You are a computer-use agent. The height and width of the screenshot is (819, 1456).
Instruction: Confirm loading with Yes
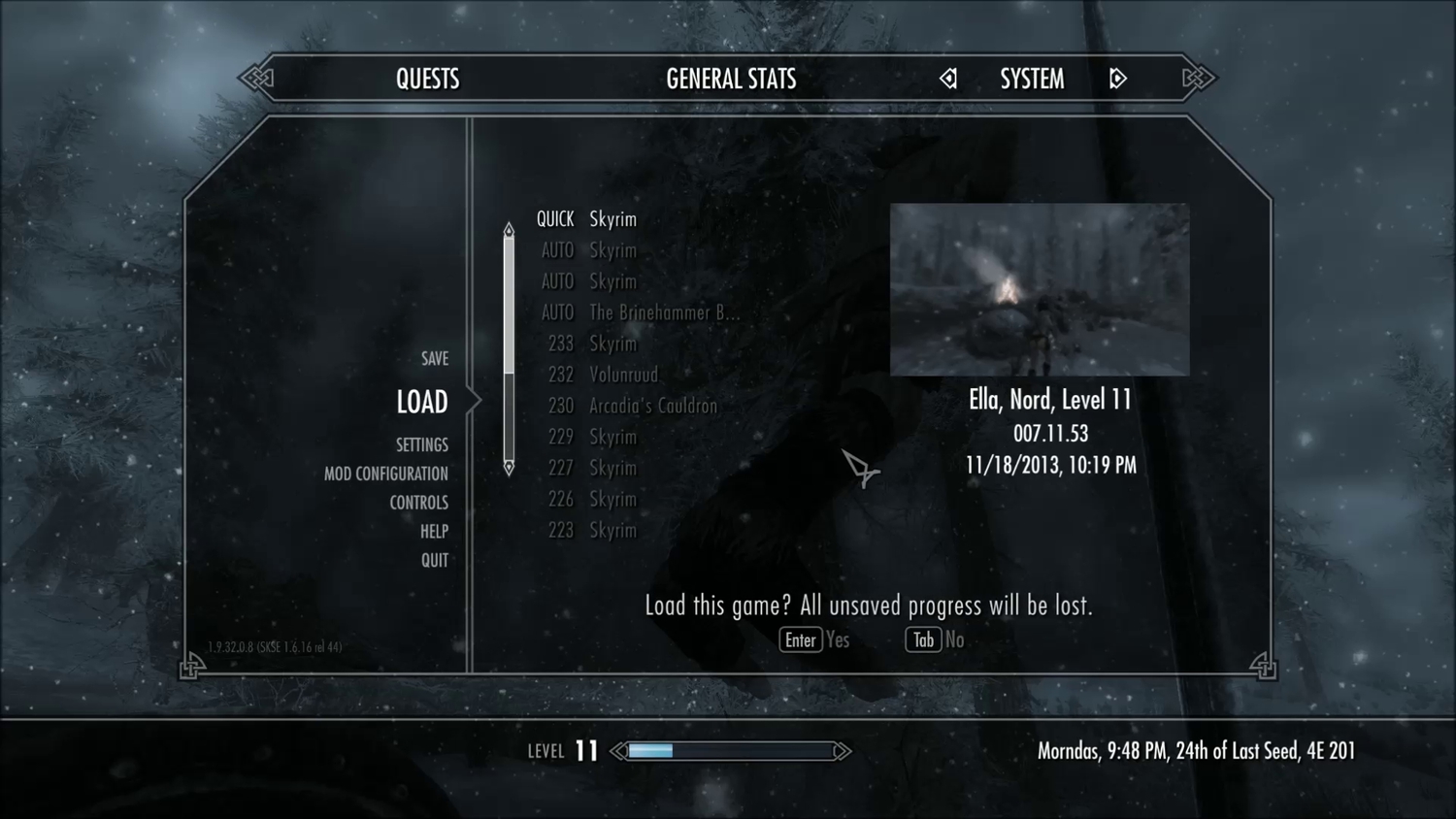click(x=814, y=639)
